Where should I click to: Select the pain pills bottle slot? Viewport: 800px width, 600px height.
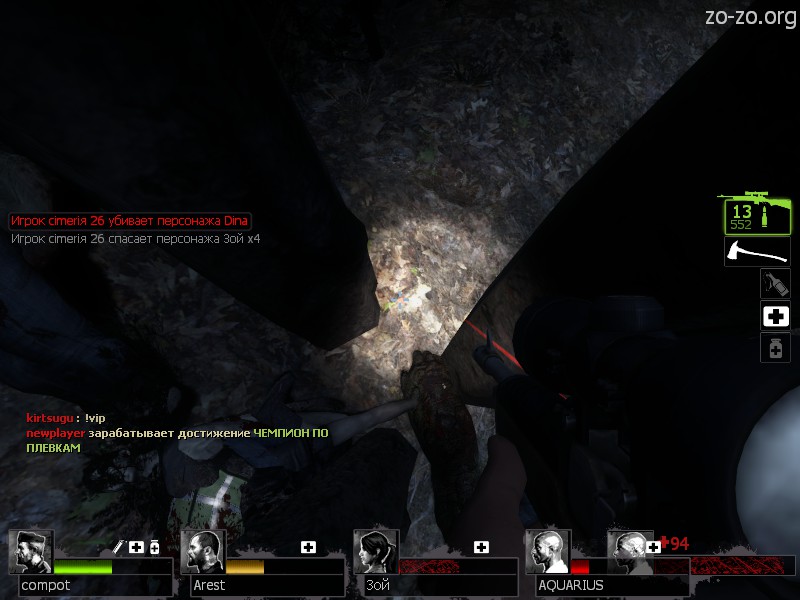[775, 348]
